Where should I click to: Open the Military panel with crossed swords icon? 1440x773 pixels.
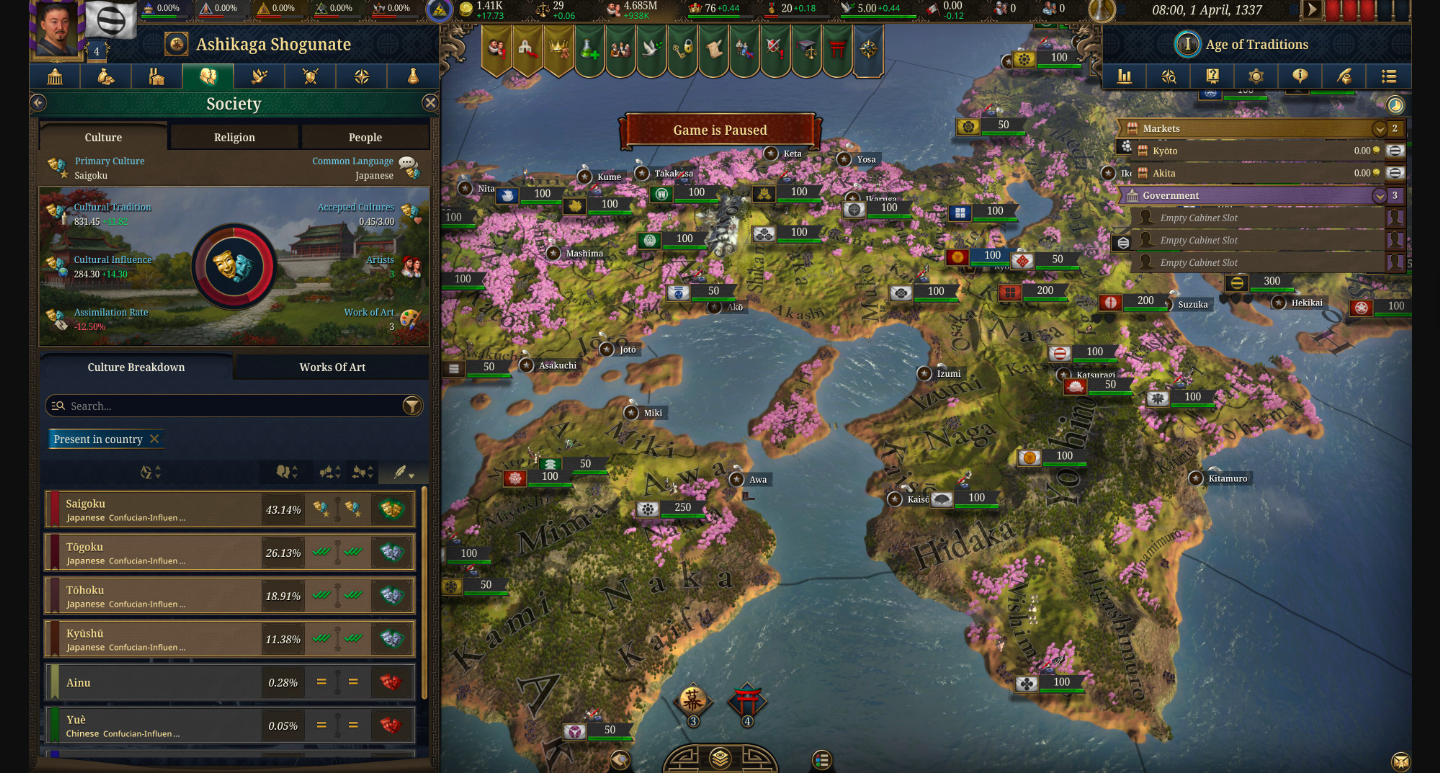pos(309,76)
